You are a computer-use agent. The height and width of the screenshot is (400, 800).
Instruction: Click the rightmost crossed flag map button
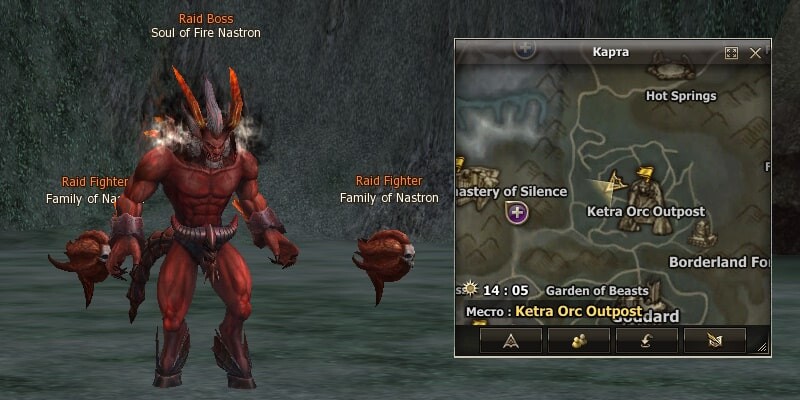coord(715,340)
